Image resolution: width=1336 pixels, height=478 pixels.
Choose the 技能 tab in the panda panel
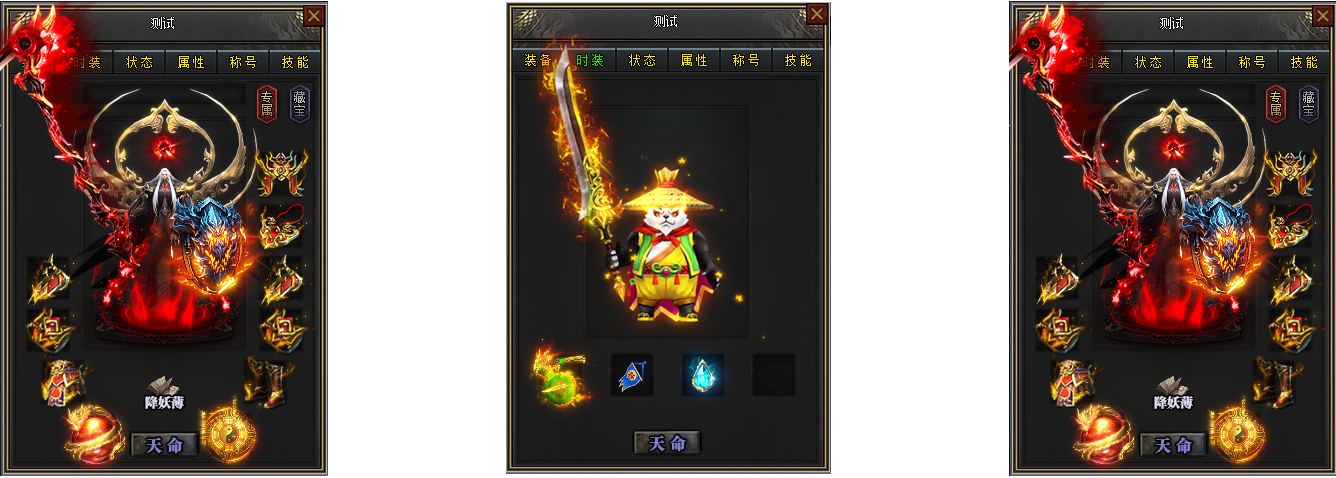(798, 60)
